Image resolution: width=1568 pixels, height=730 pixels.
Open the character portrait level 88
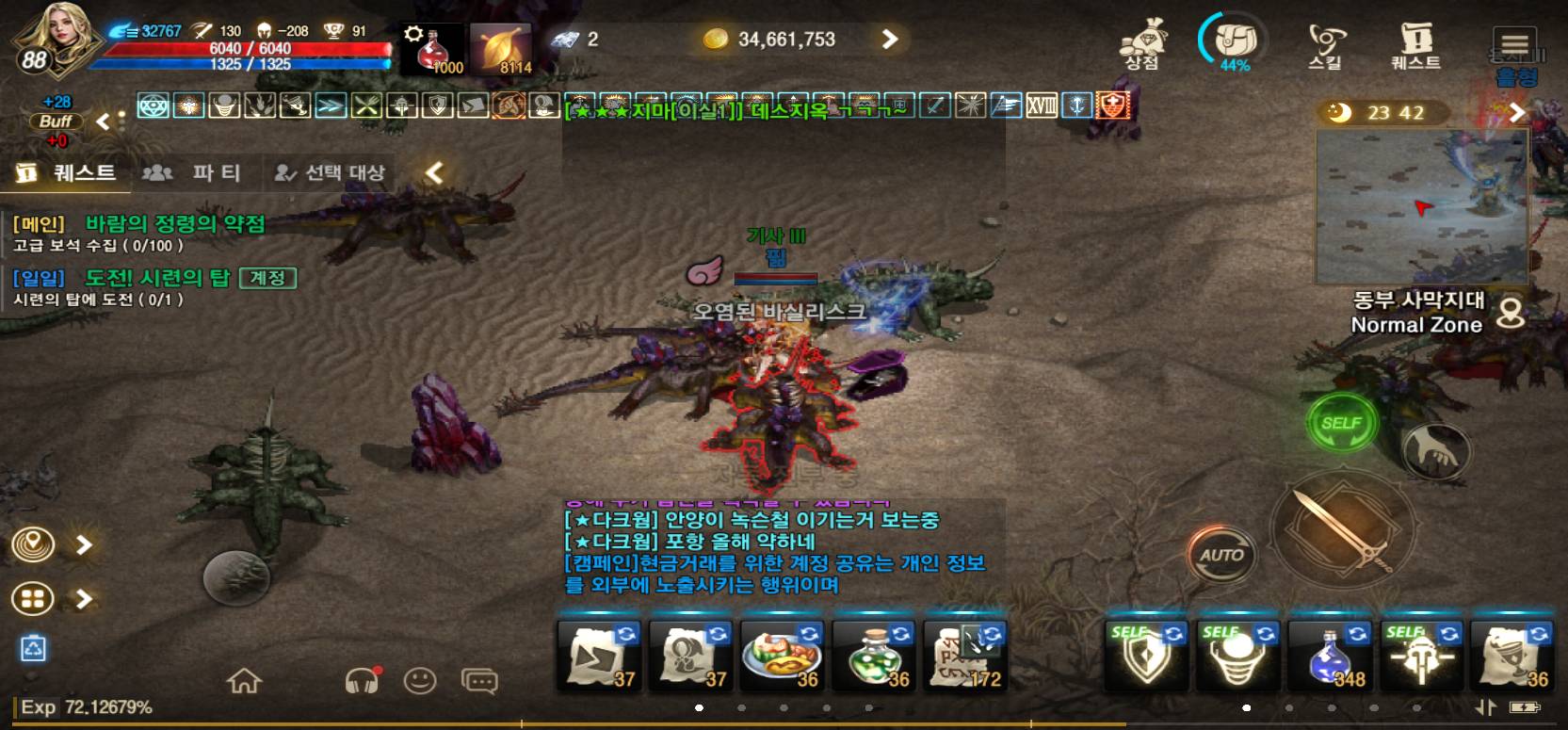(x=53, y=41)
